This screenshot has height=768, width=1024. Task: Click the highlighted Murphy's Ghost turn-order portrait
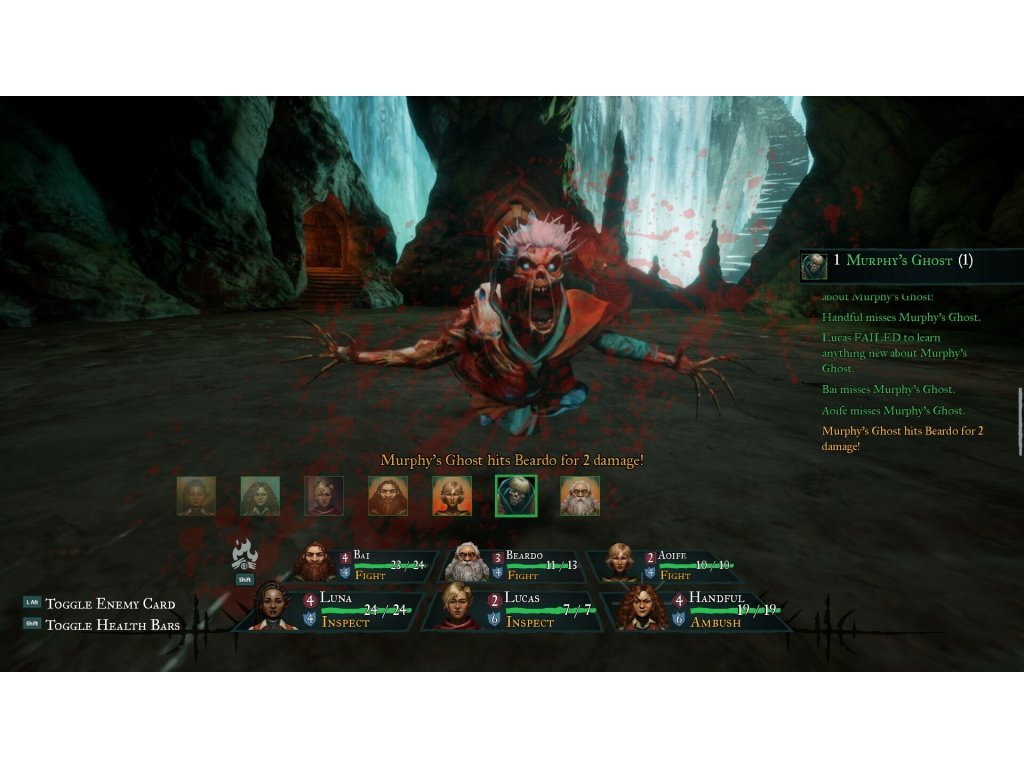point(516,495)
